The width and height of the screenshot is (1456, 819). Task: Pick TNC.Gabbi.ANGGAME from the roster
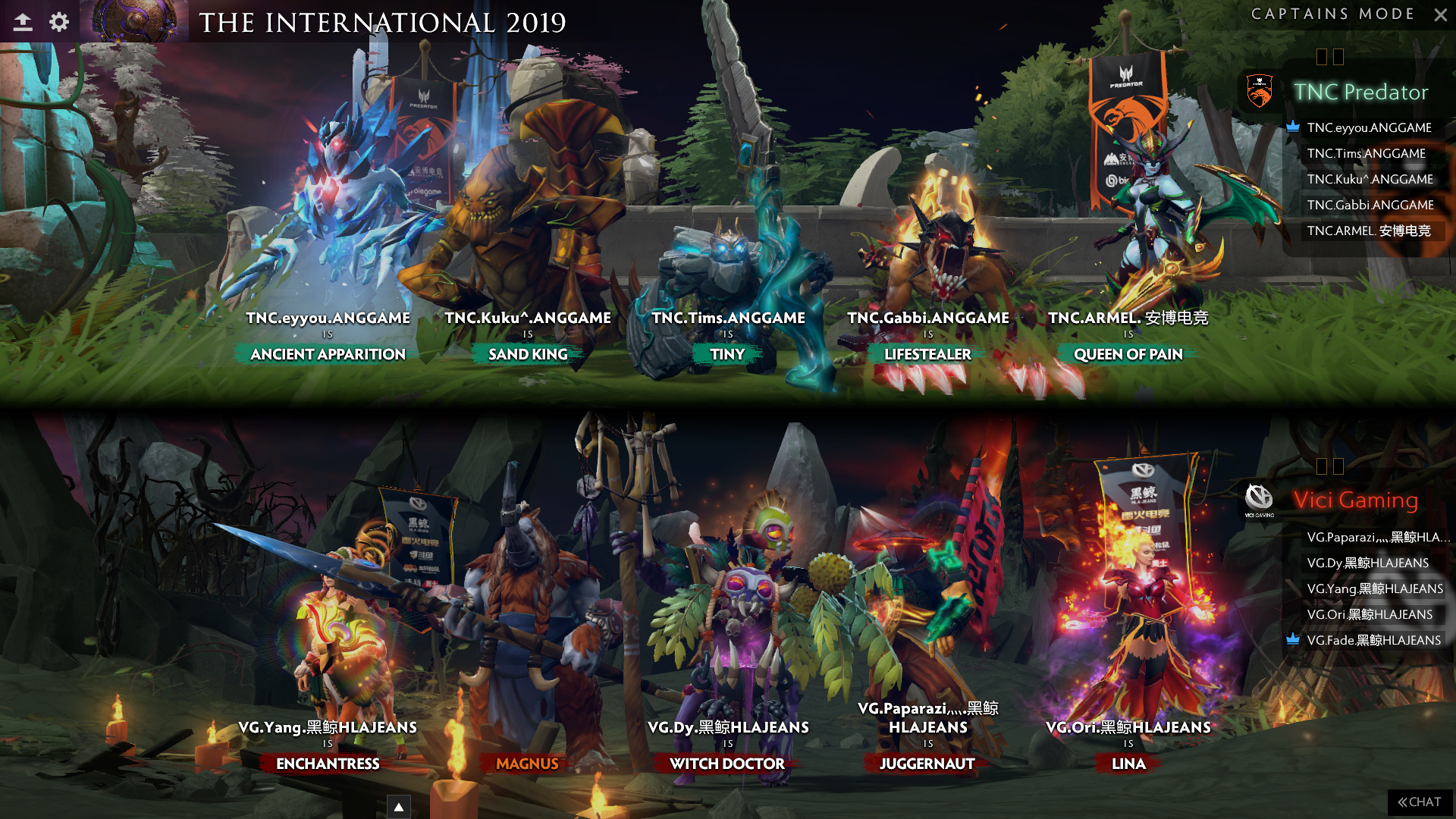pyautogui.click(x=1370, y=205)
